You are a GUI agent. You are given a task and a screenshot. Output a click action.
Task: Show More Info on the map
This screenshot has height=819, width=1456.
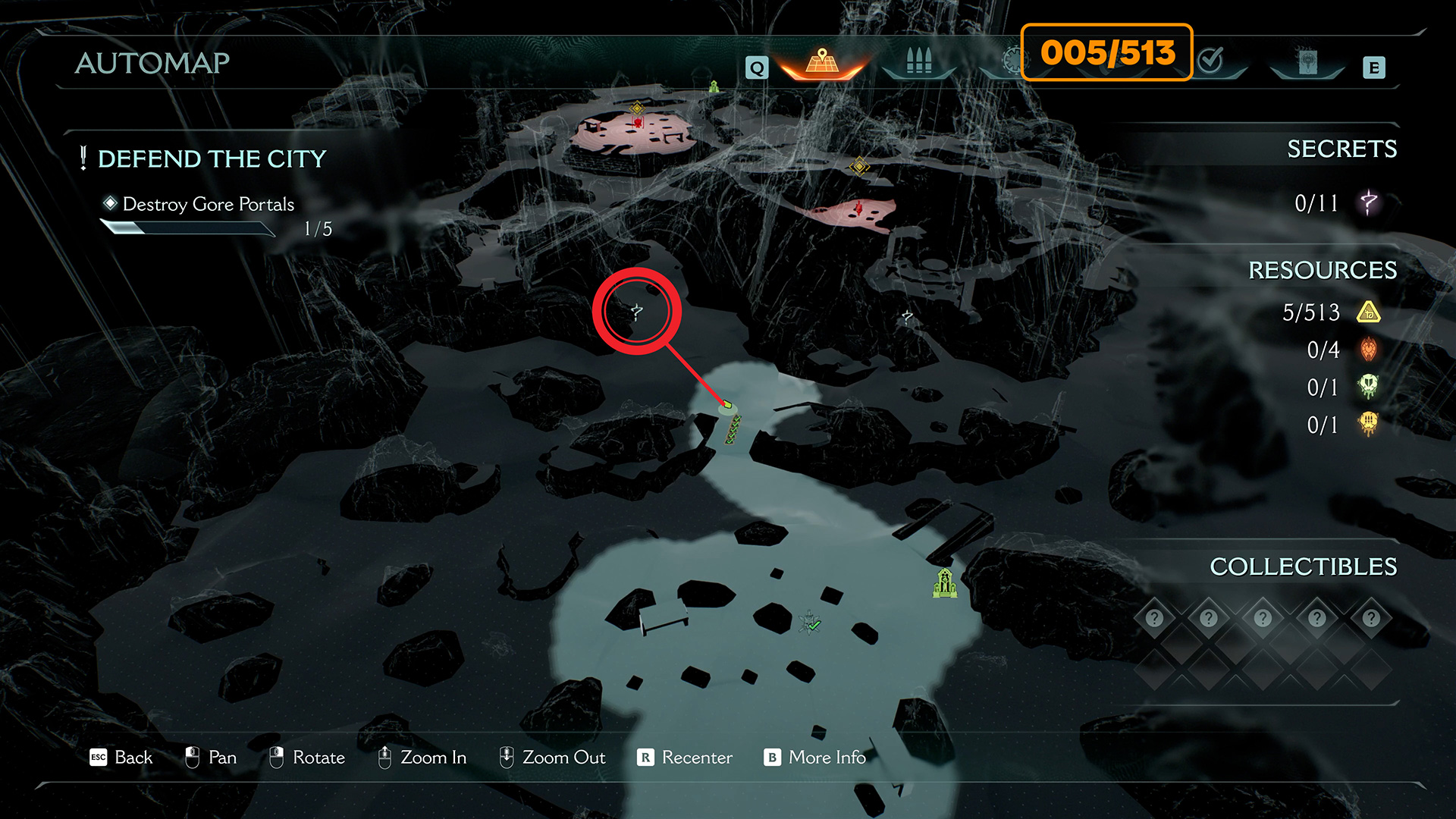[815, 758]
